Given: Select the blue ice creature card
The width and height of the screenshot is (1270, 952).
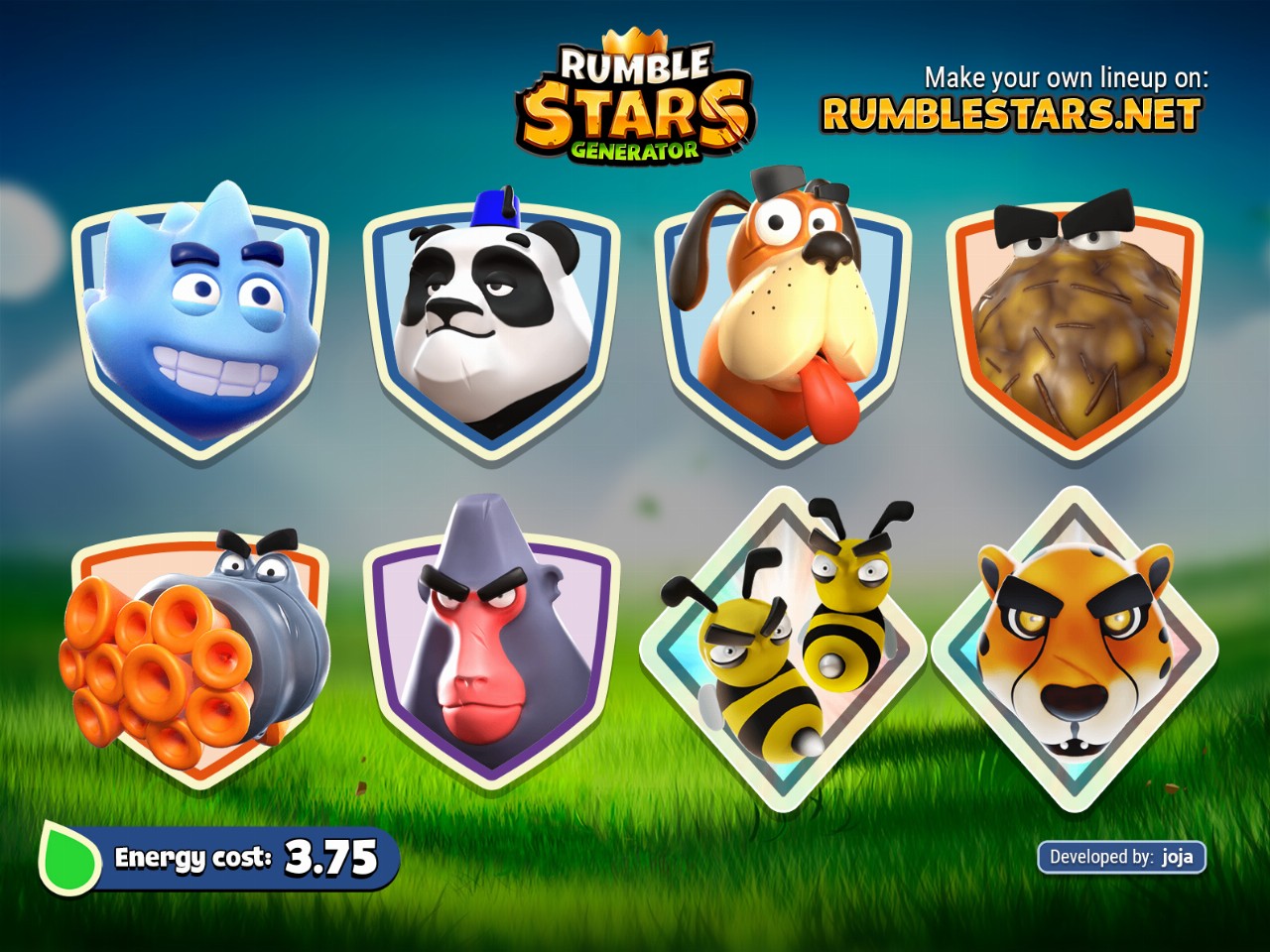Looking at the screenshot, I should [200, 322].
